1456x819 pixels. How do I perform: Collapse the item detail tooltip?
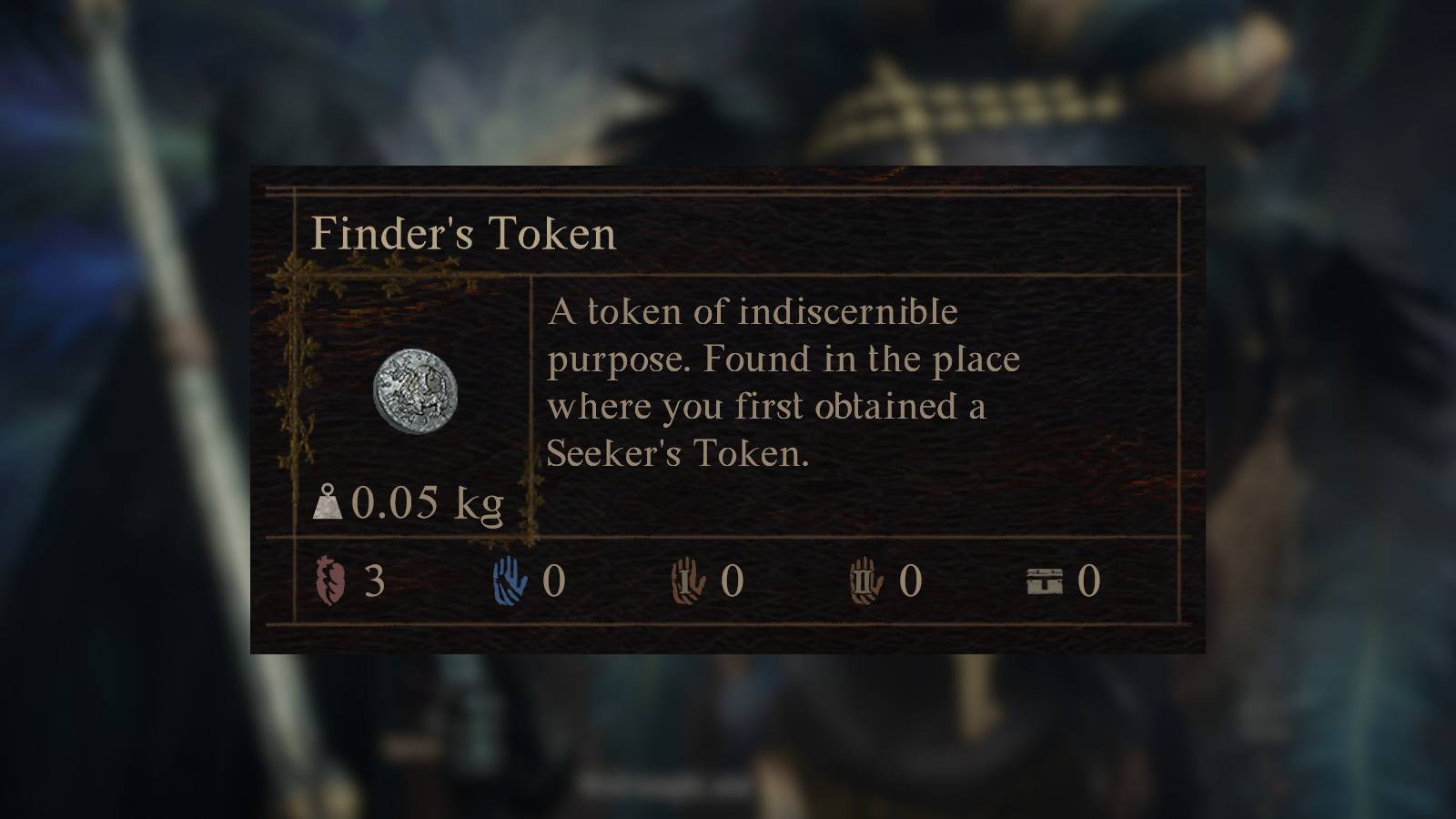728,409
